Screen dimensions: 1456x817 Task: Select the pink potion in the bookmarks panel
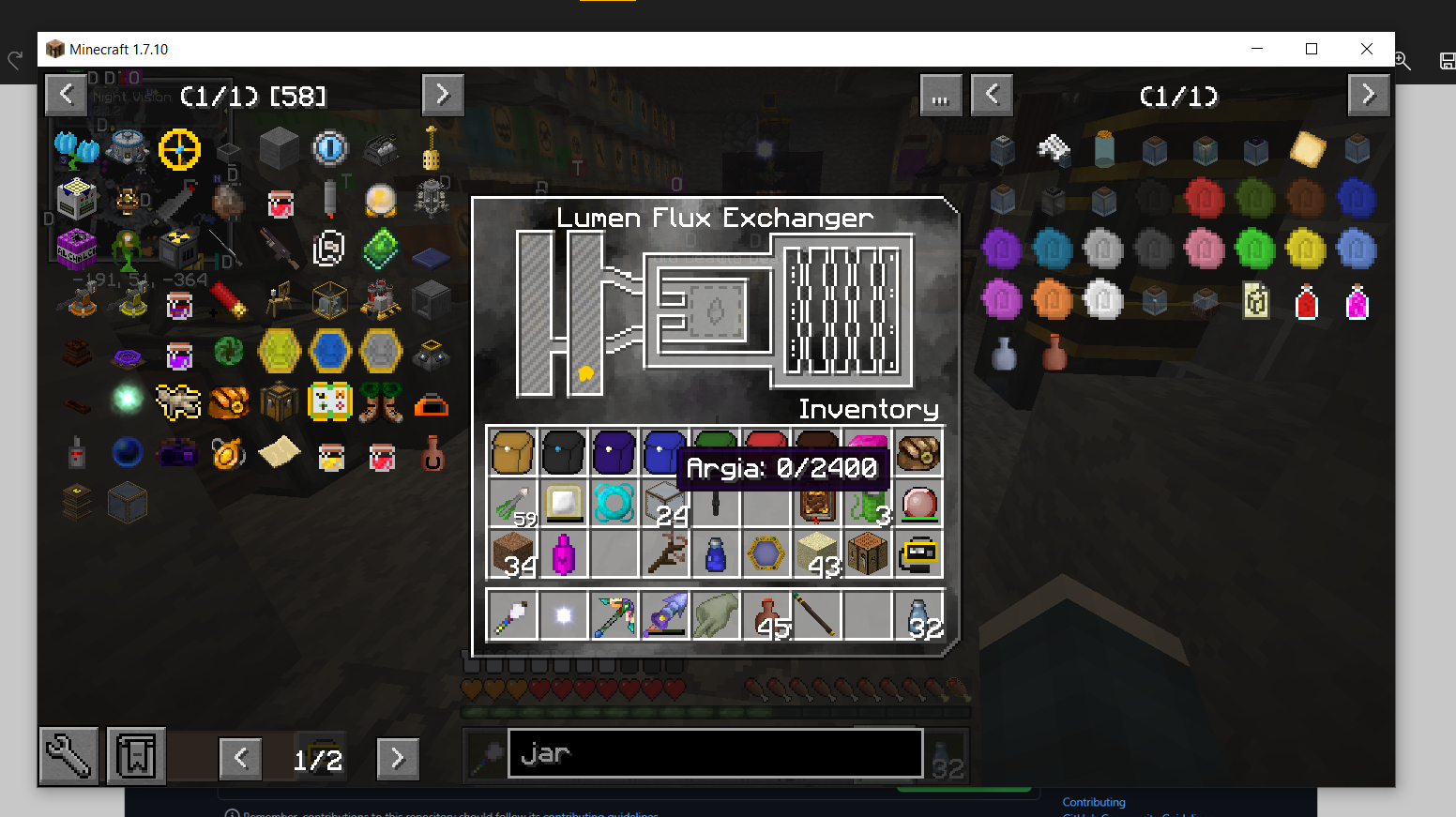click(1357, 302)
